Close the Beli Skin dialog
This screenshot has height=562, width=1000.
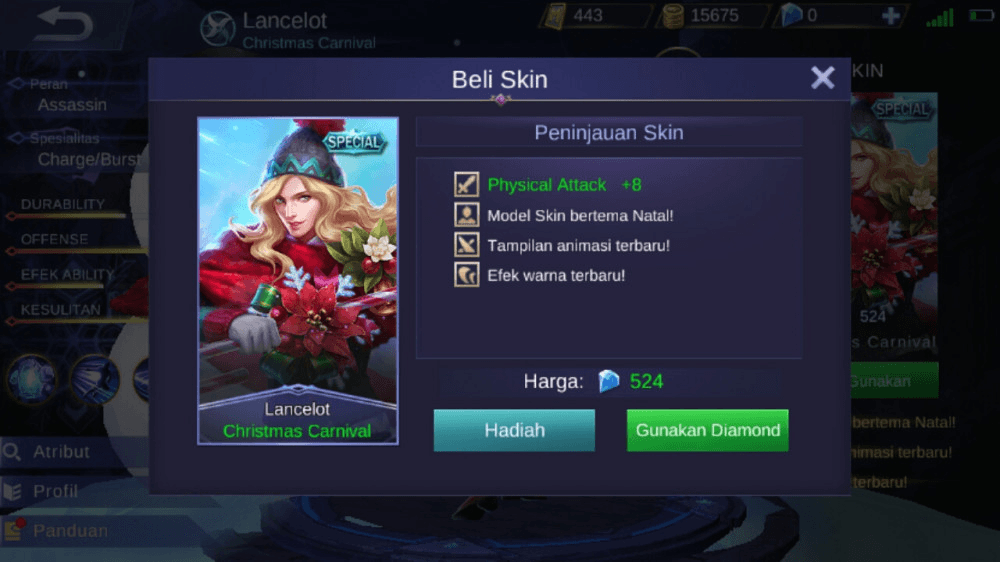coord(822,78)
